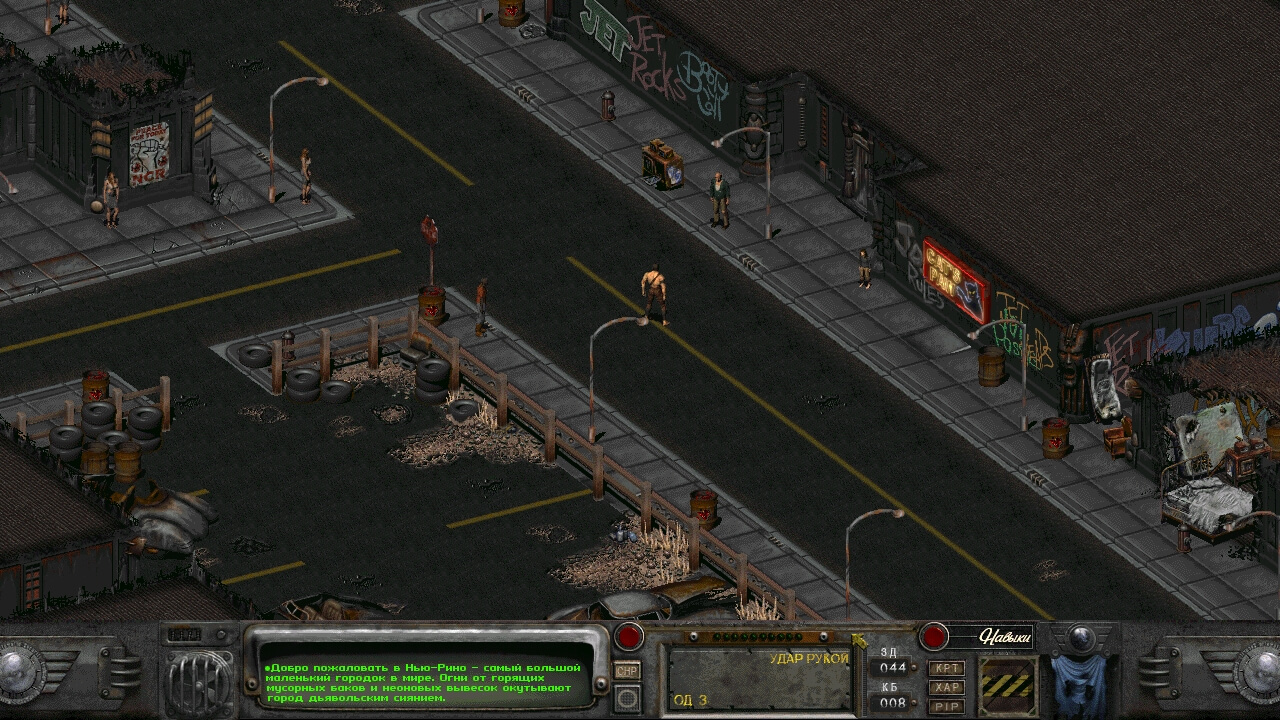This screenshot has width=1280, height=720.
Task: Switch active hand with the red button above СНР
Action: tap(629, 636)
